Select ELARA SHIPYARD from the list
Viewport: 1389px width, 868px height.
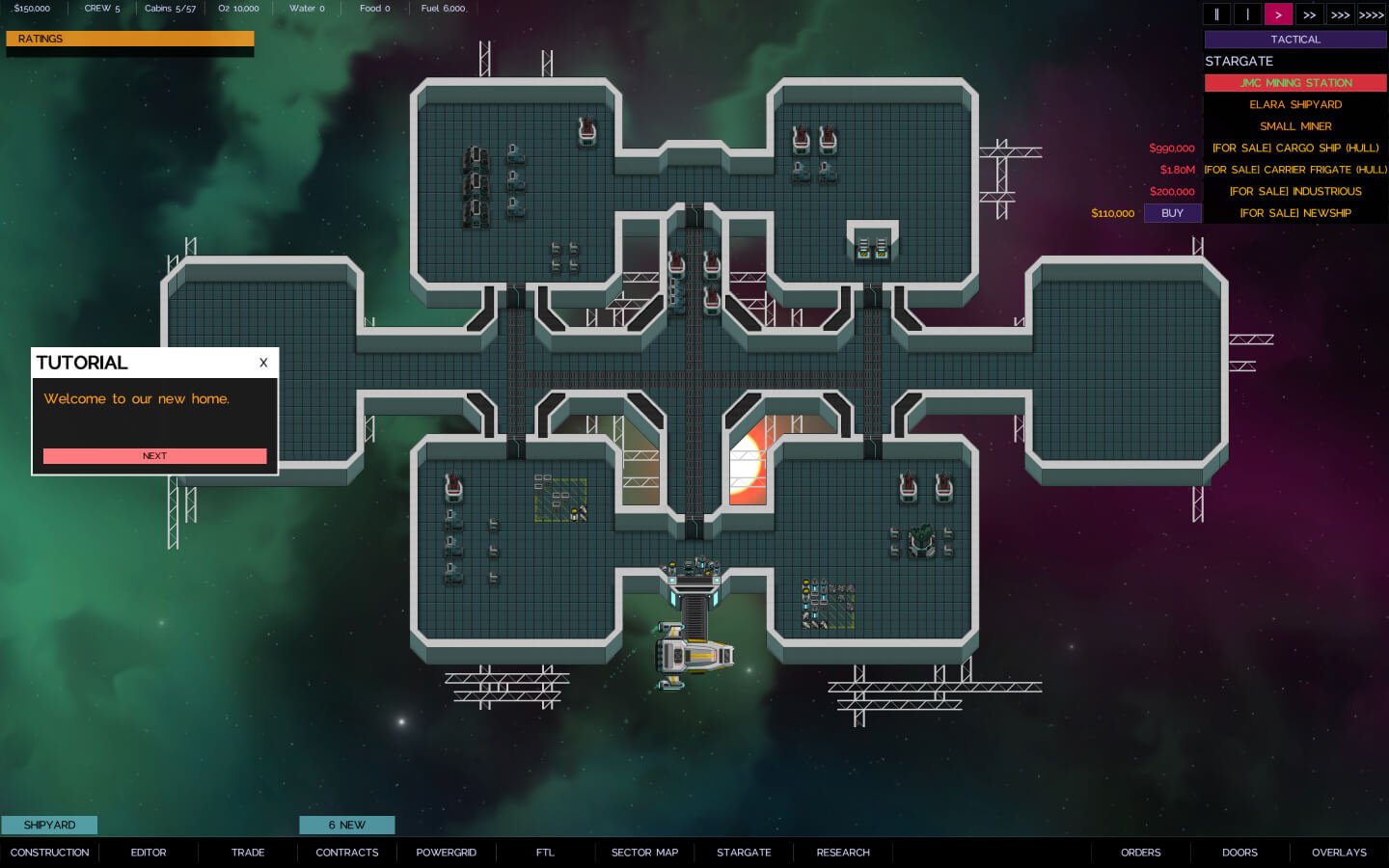click(1295, 104)
